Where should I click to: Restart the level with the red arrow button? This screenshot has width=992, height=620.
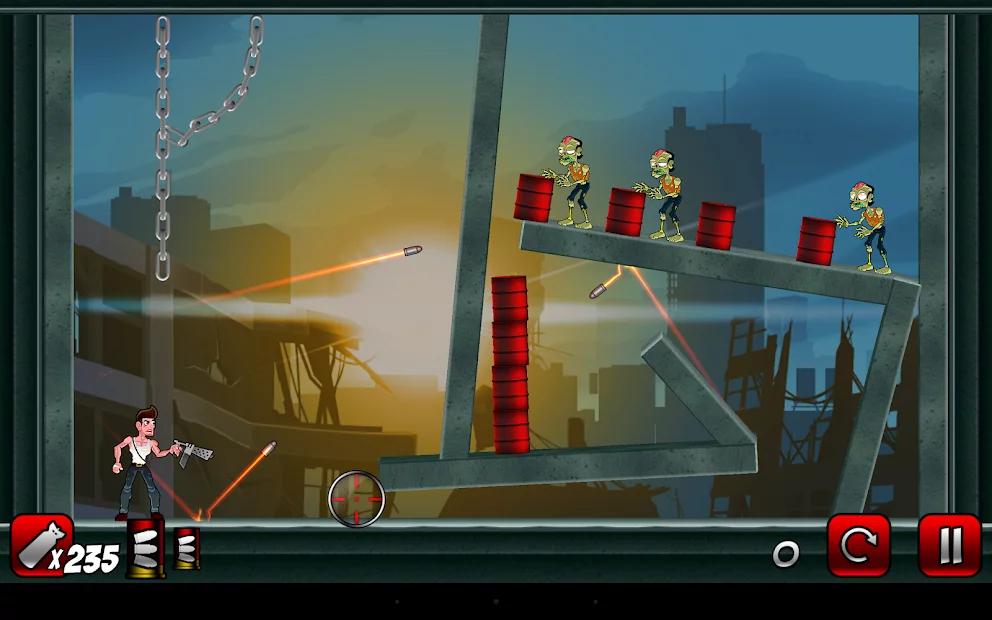pos(858,545)
